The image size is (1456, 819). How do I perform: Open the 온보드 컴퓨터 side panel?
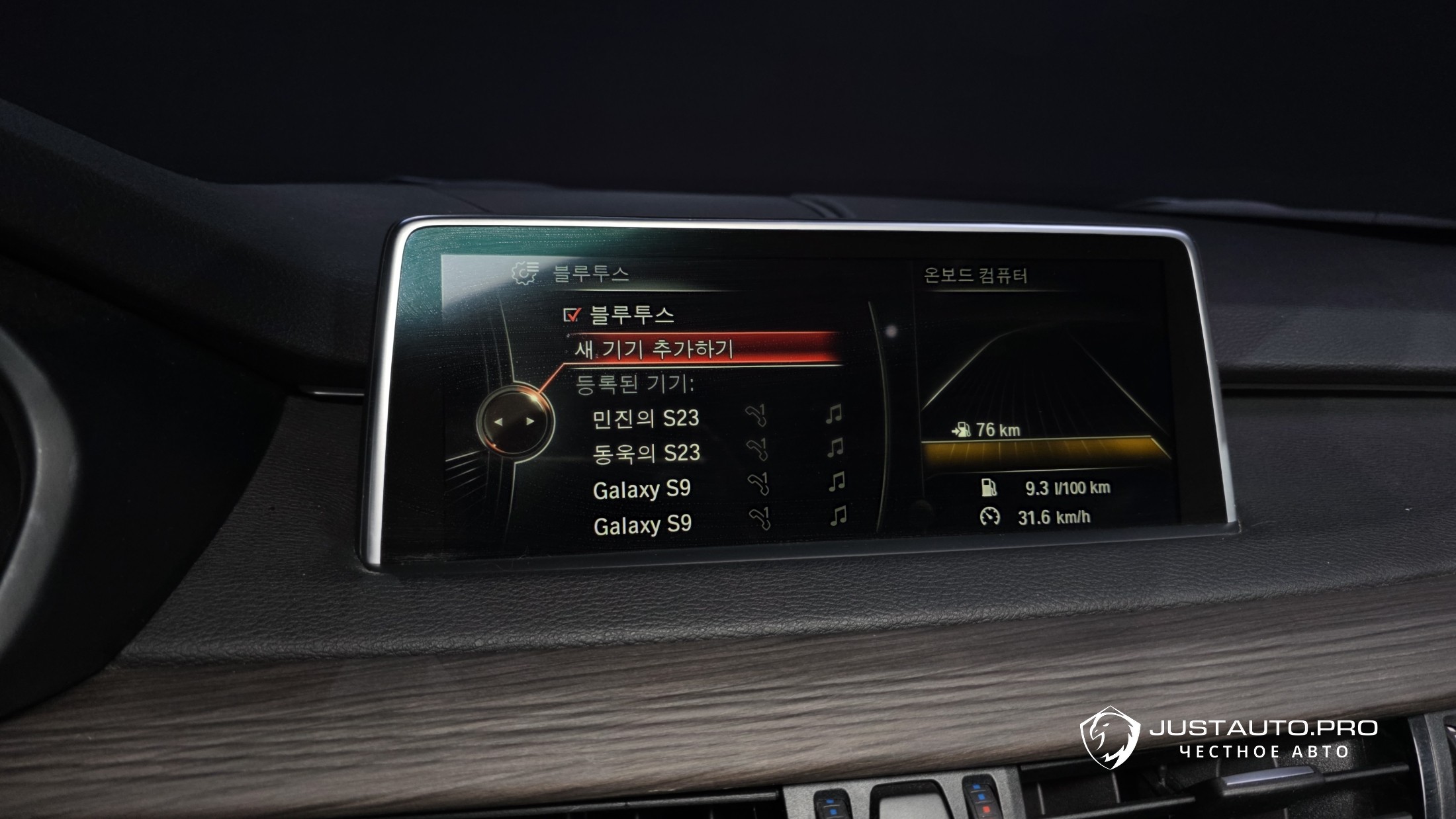tap(975, 275)
